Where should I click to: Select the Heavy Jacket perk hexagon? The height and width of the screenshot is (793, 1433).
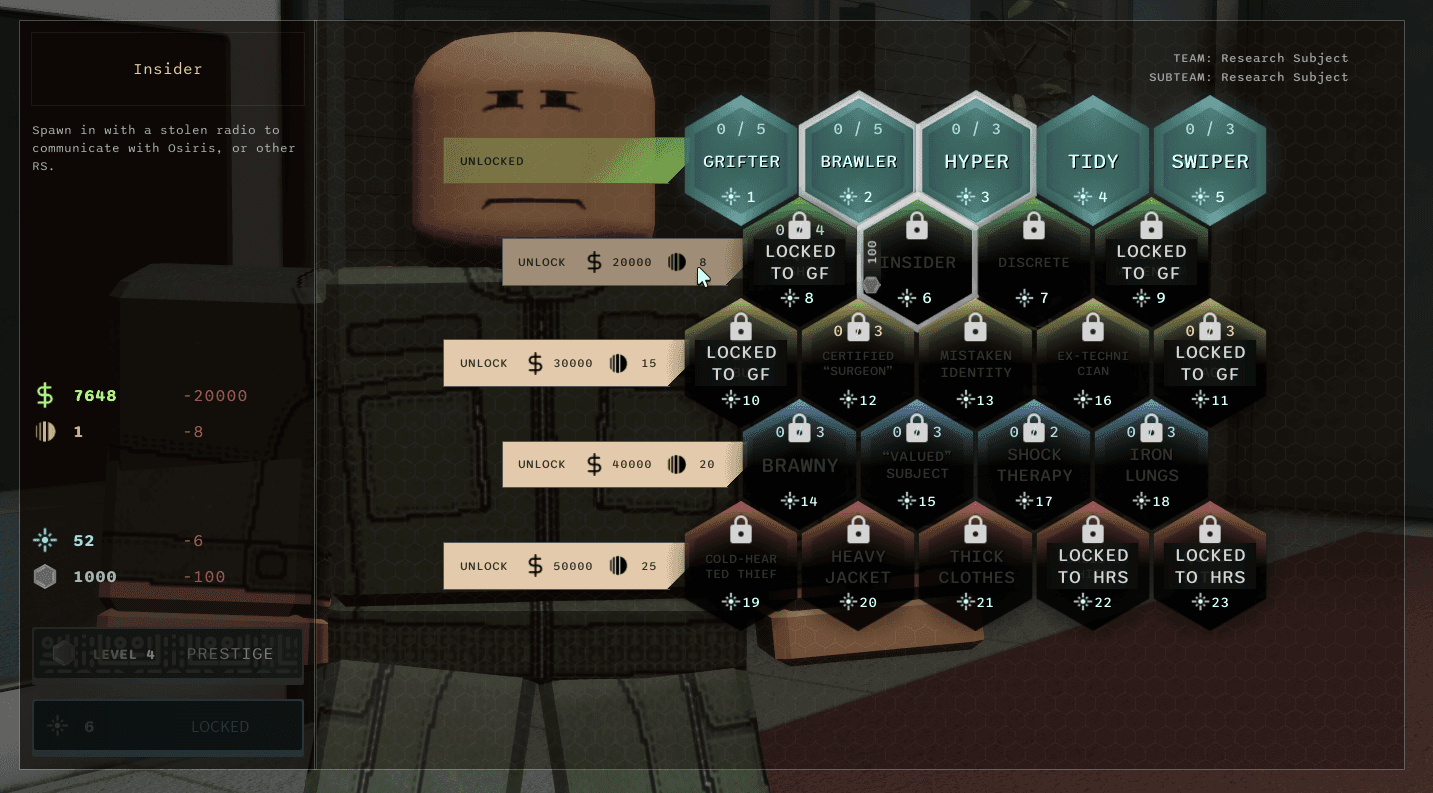coord(858,567)
